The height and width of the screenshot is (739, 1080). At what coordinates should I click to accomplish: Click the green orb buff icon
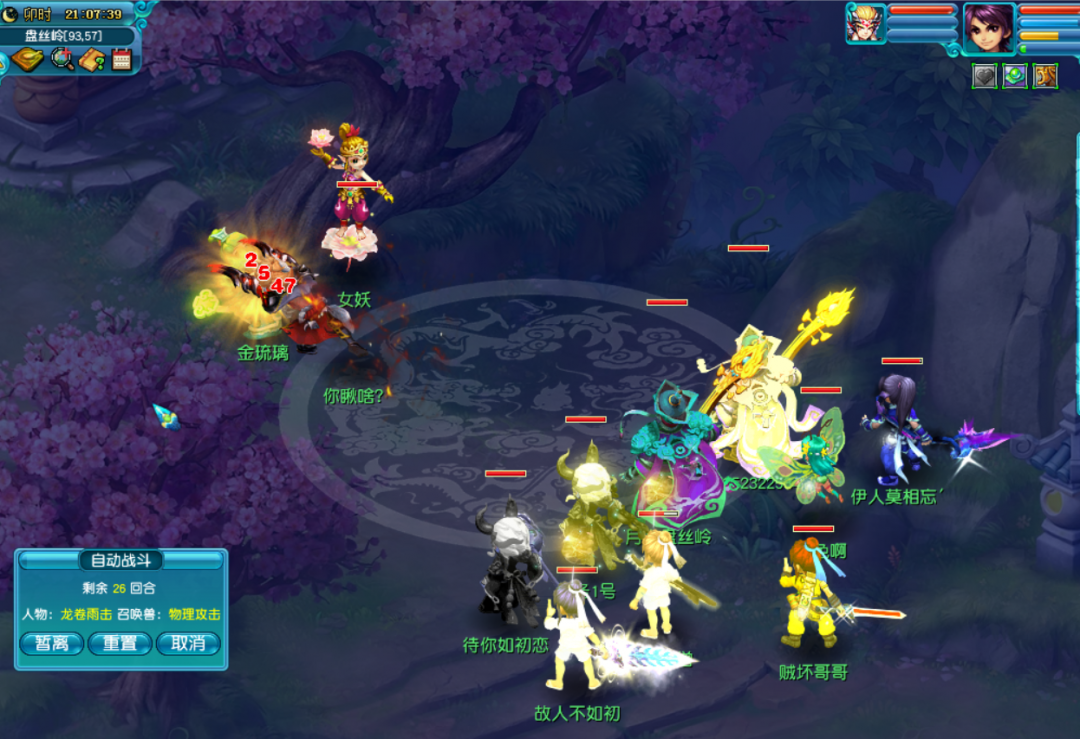coord(1015,76)
